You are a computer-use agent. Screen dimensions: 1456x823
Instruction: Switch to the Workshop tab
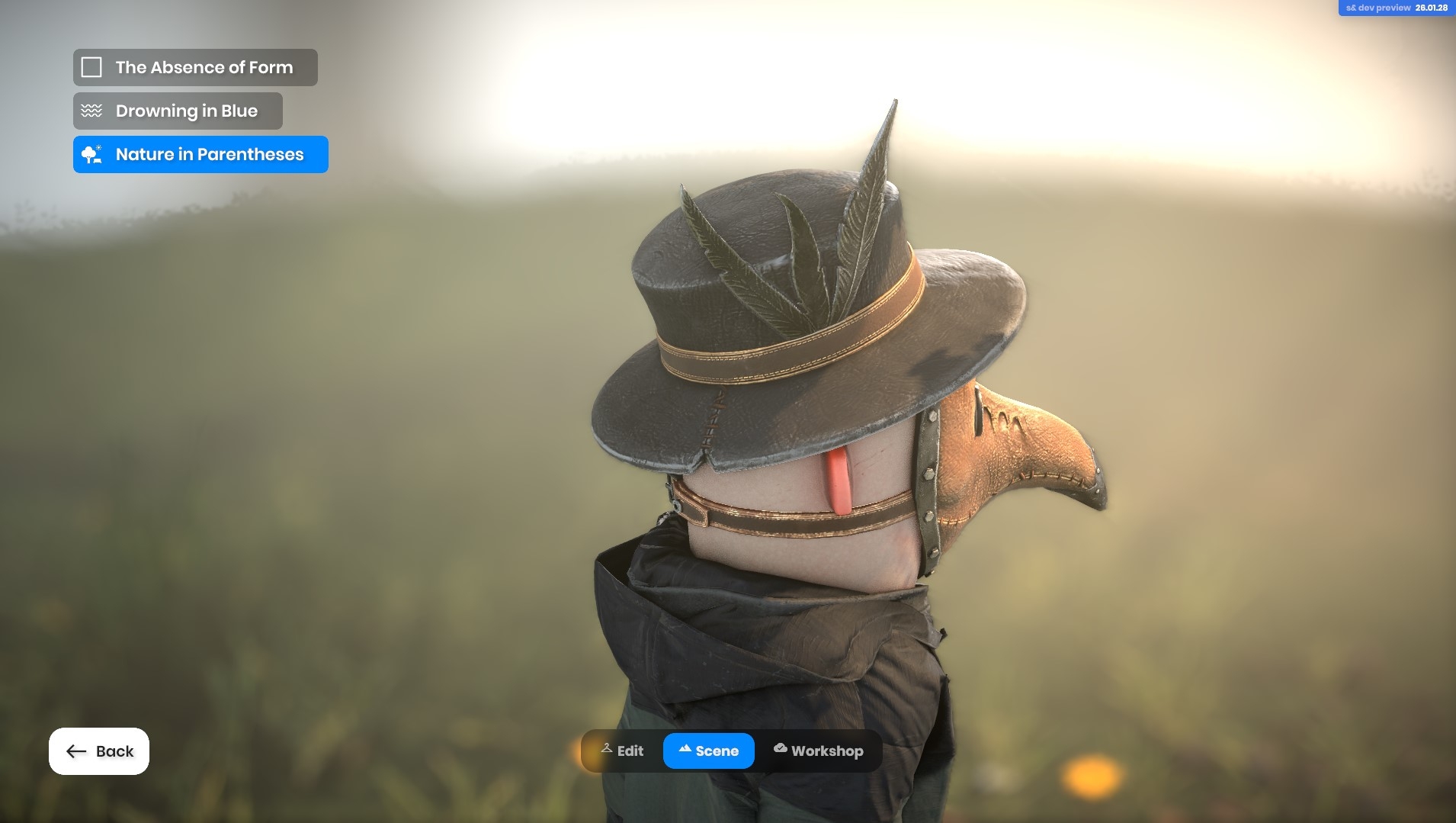tap(818, 751)
